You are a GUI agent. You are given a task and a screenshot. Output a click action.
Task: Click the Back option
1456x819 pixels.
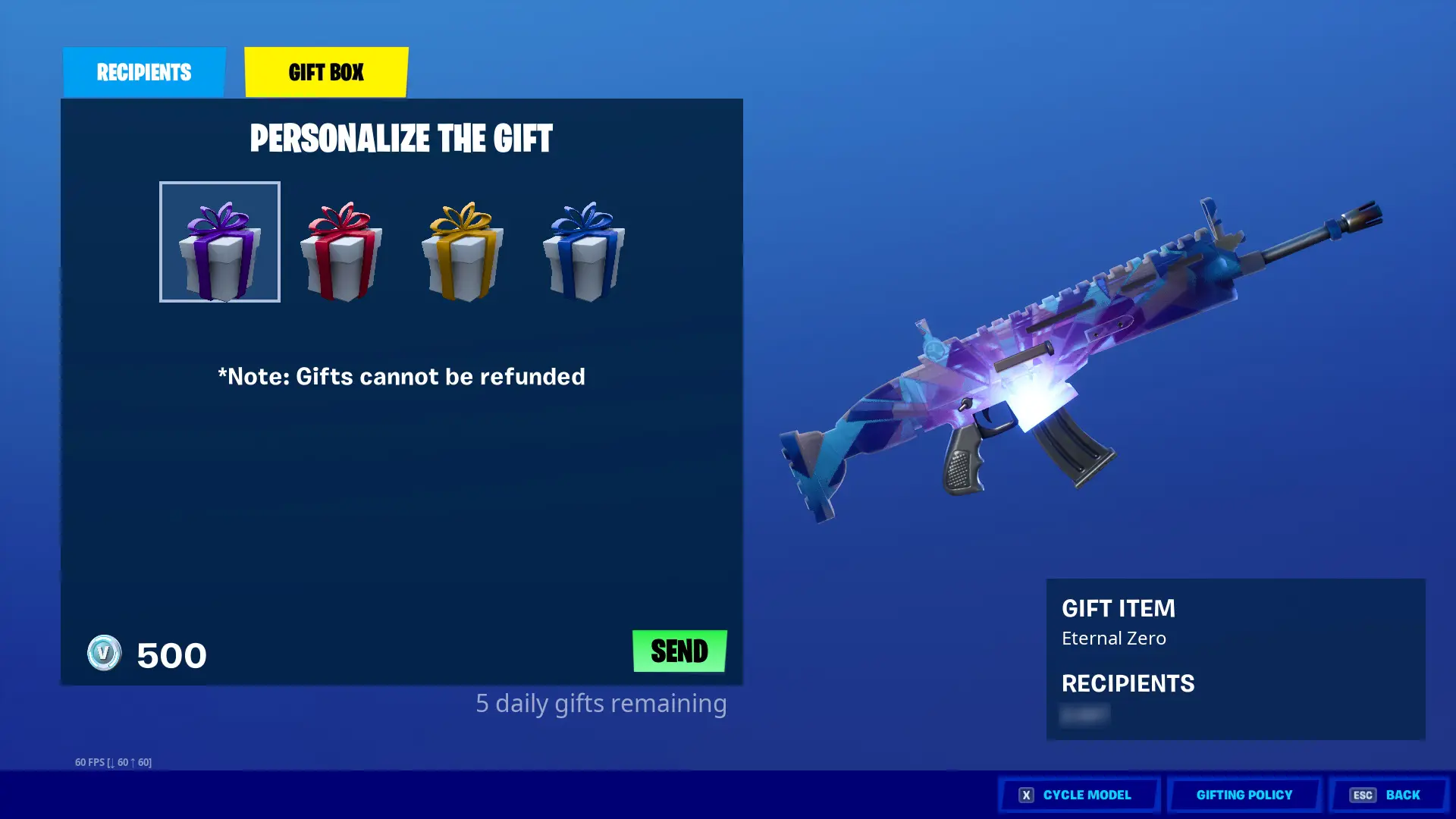(x=1402, y=795)
